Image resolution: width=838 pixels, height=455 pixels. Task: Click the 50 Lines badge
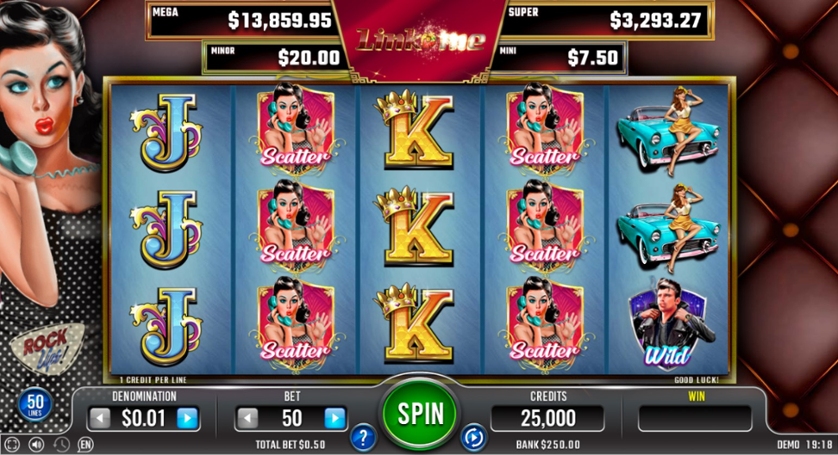pos(34,406)
